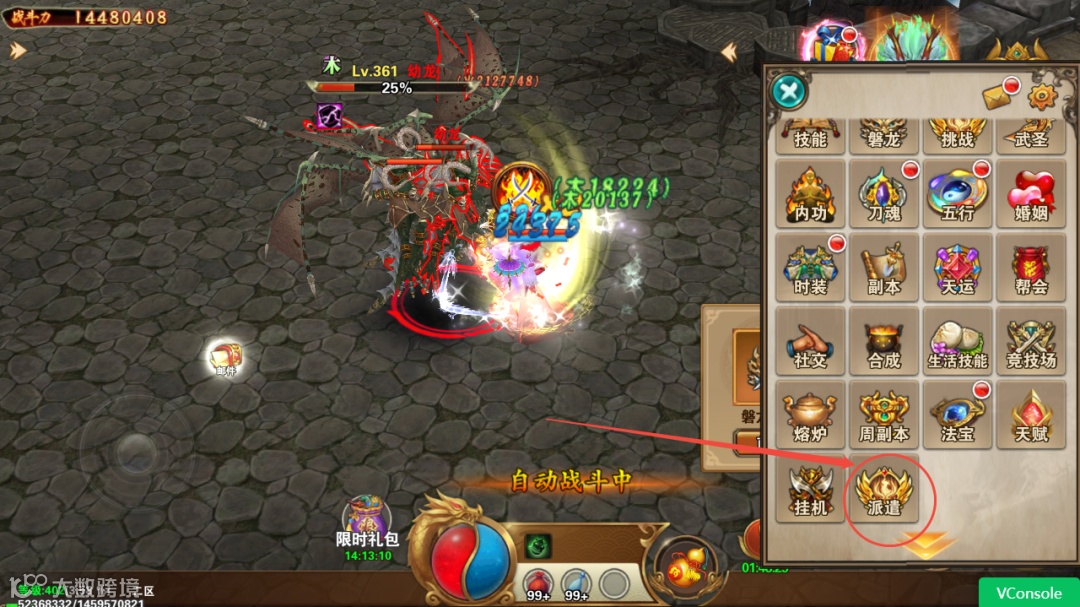The image size is (1080, 607).
Task: Open the 五行 menu
Action: click(x=958, y=194)
